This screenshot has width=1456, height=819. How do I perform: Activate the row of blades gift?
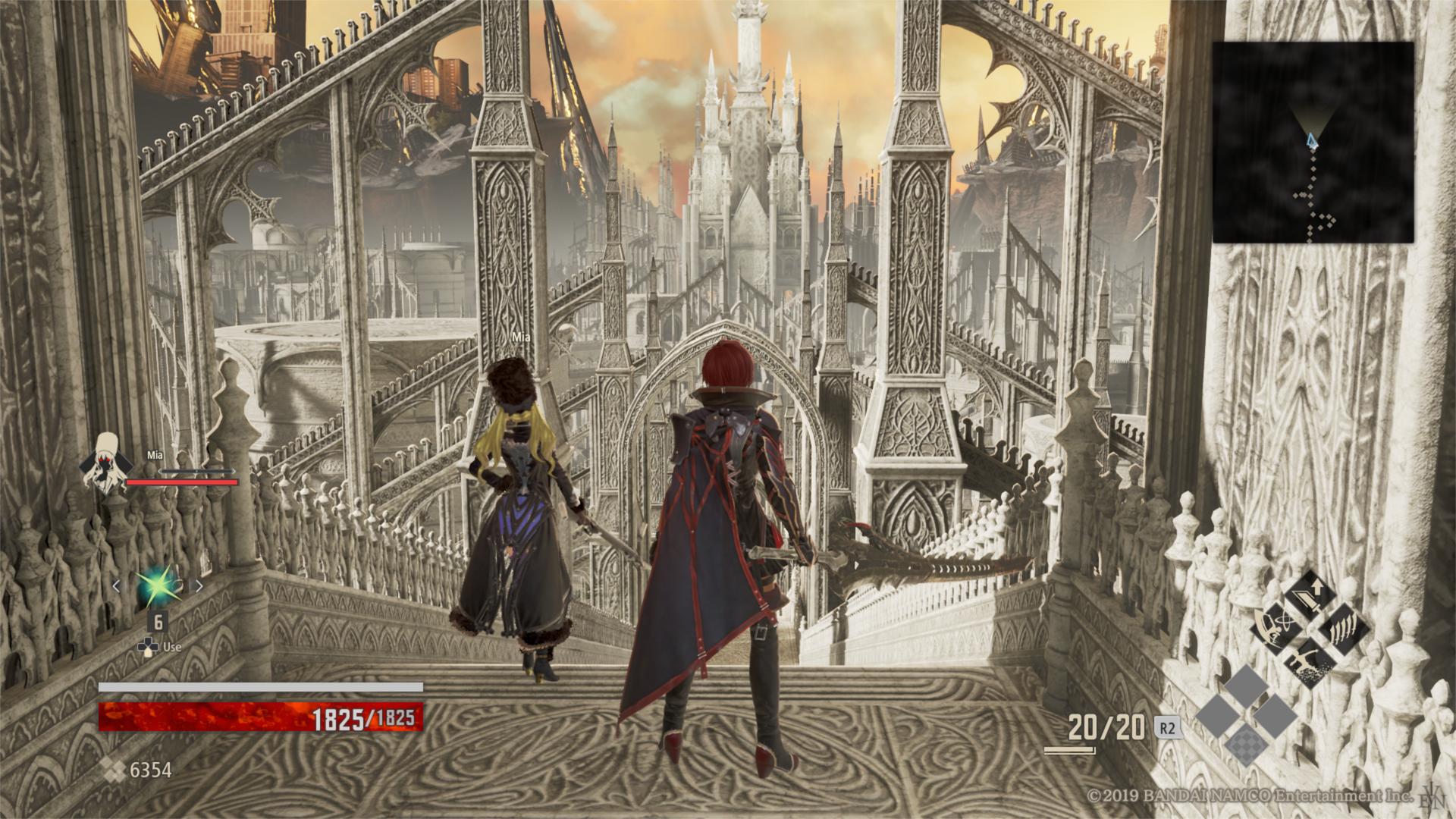[1345, 628]
